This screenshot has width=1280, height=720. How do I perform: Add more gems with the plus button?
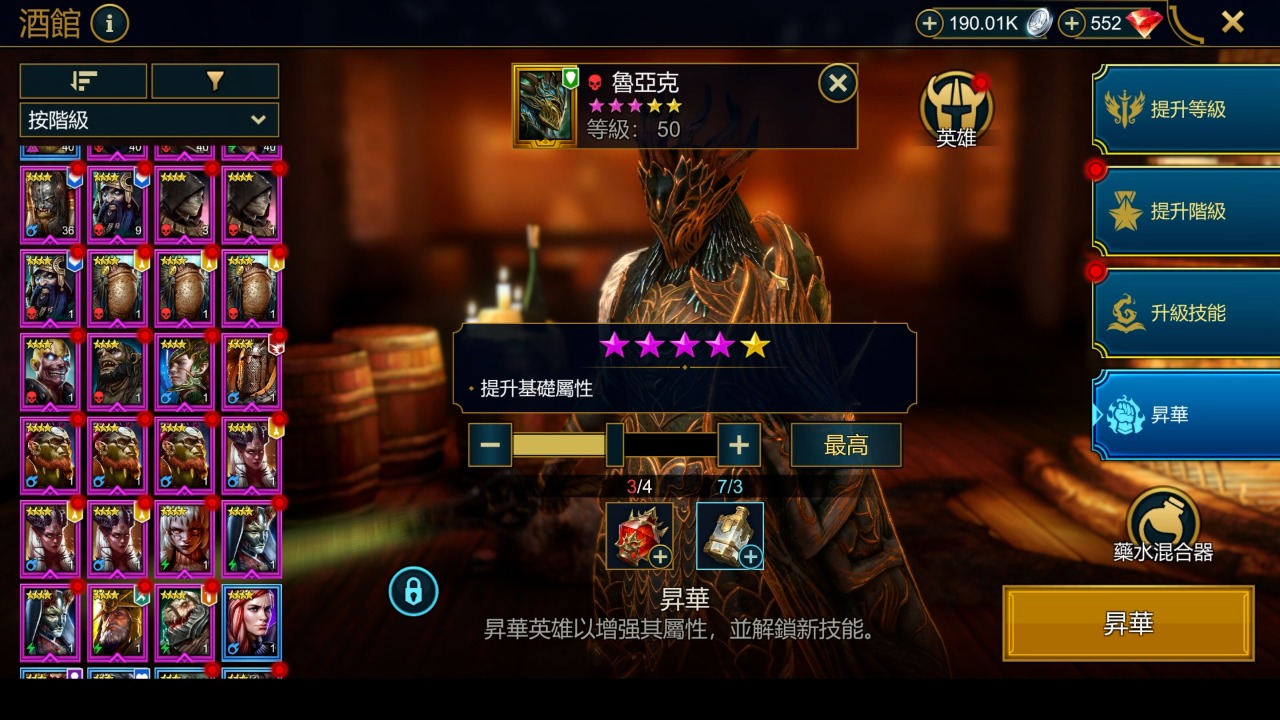[1072, 23]
